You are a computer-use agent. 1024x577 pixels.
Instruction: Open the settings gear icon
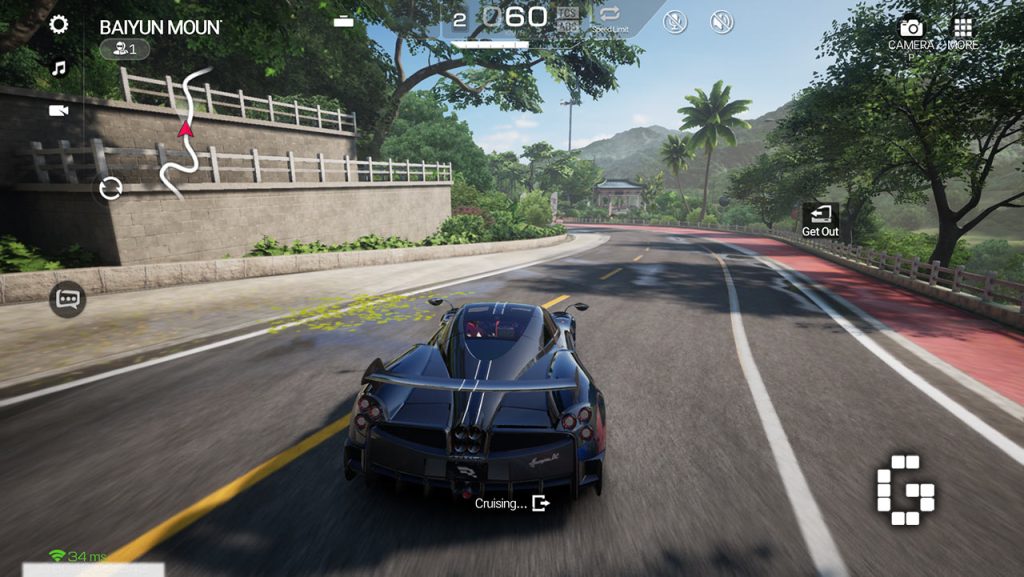(59, 25)
